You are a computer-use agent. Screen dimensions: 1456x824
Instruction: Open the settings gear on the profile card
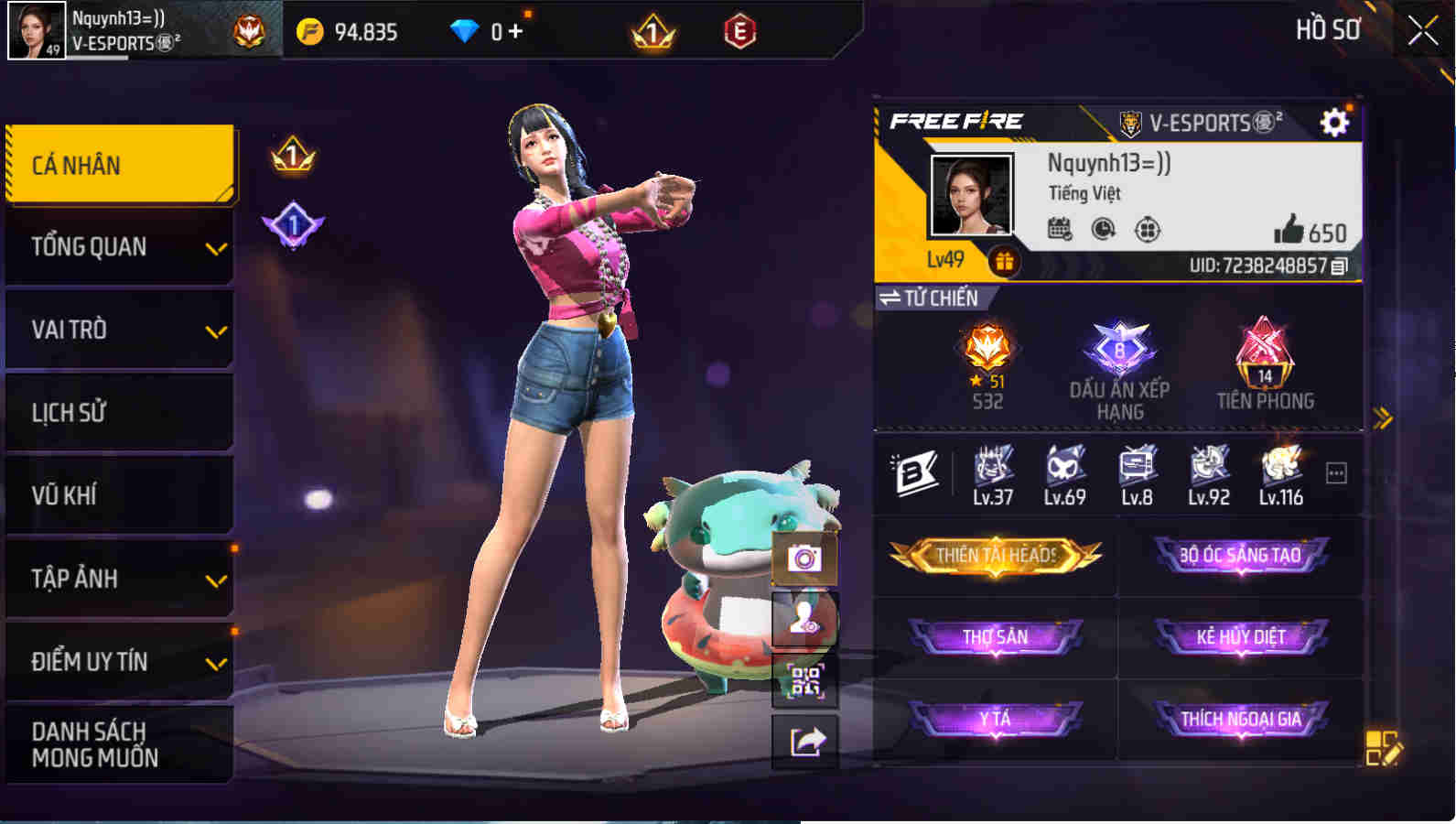(1335, 124)
